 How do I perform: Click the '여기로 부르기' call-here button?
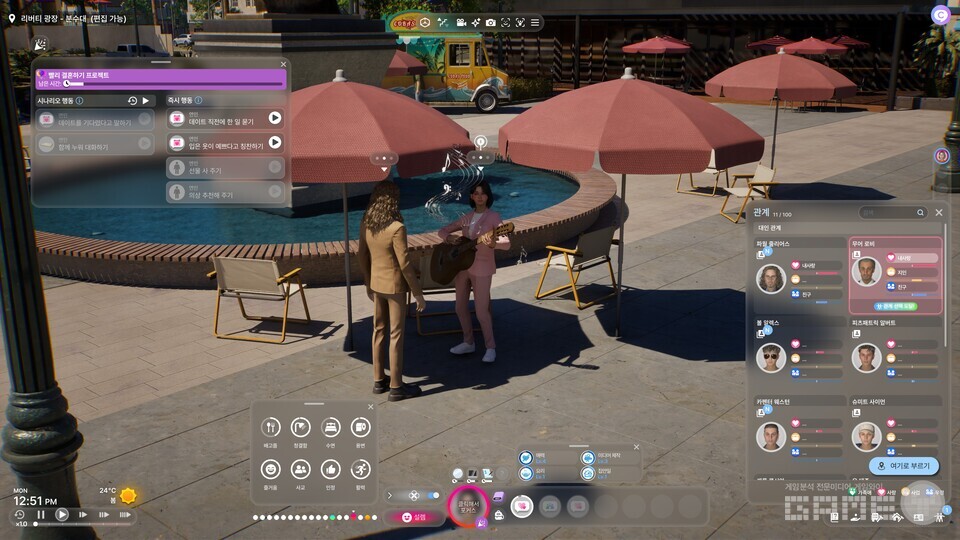point(904,466)
